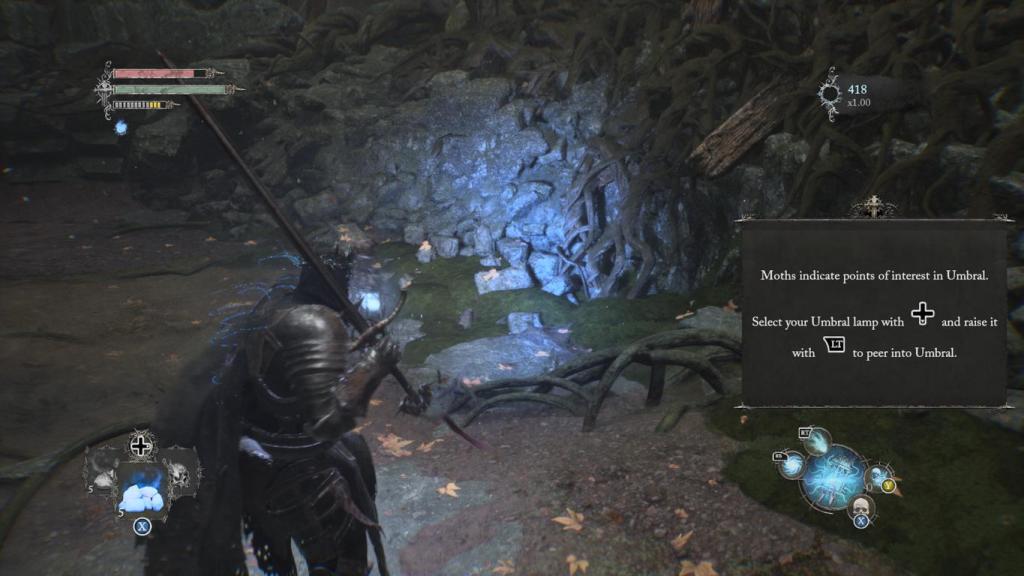The image size is (1024, 576).
Task: Select the right quick-item slot with the pale item
Action: click(x=179, y=473)
